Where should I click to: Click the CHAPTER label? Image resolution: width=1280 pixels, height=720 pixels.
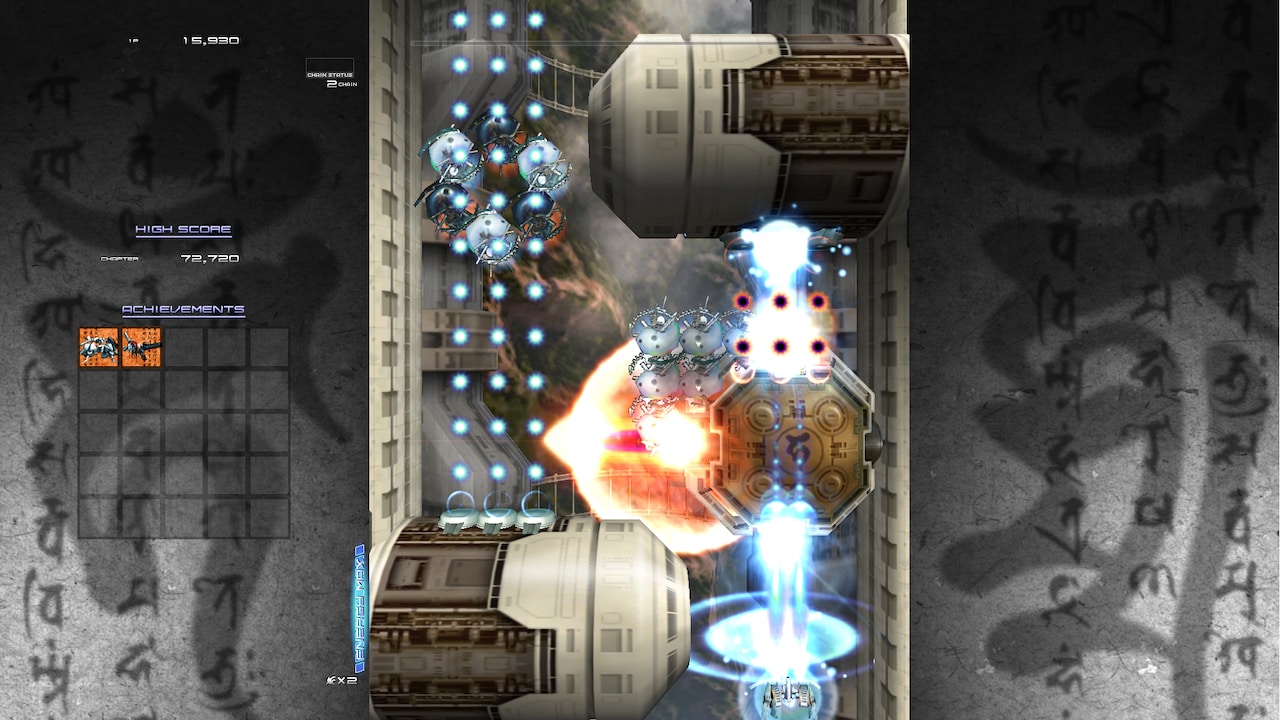(x=120, y=257)
